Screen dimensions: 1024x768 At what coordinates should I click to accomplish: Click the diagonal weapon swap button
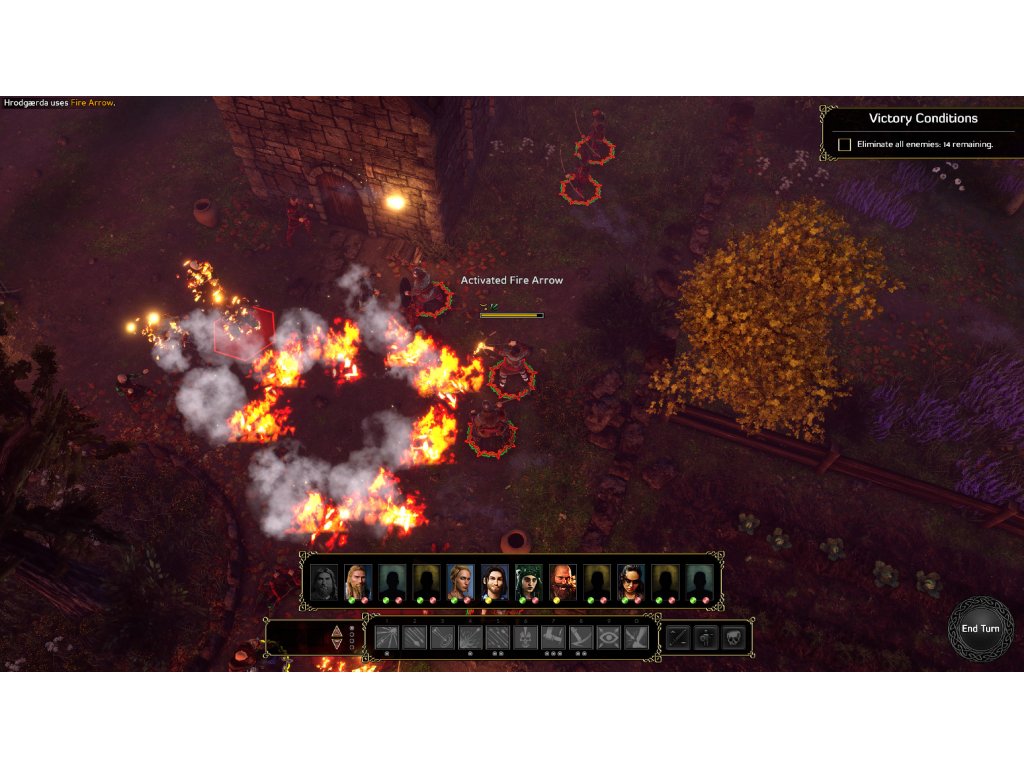[678, 637]
